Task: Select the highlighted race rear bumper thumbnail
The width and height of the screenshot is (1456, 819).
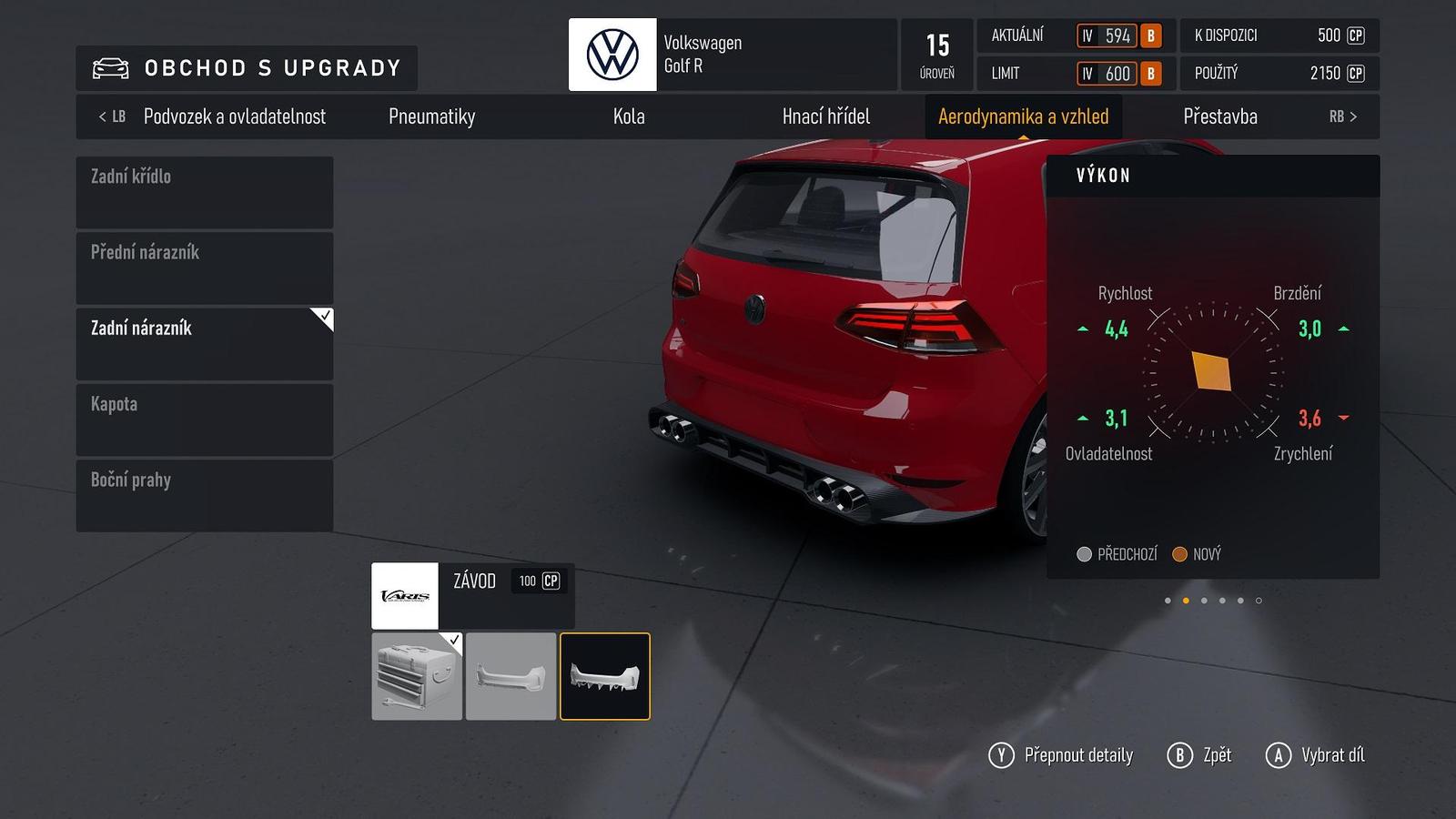Action: coord(604,676)
